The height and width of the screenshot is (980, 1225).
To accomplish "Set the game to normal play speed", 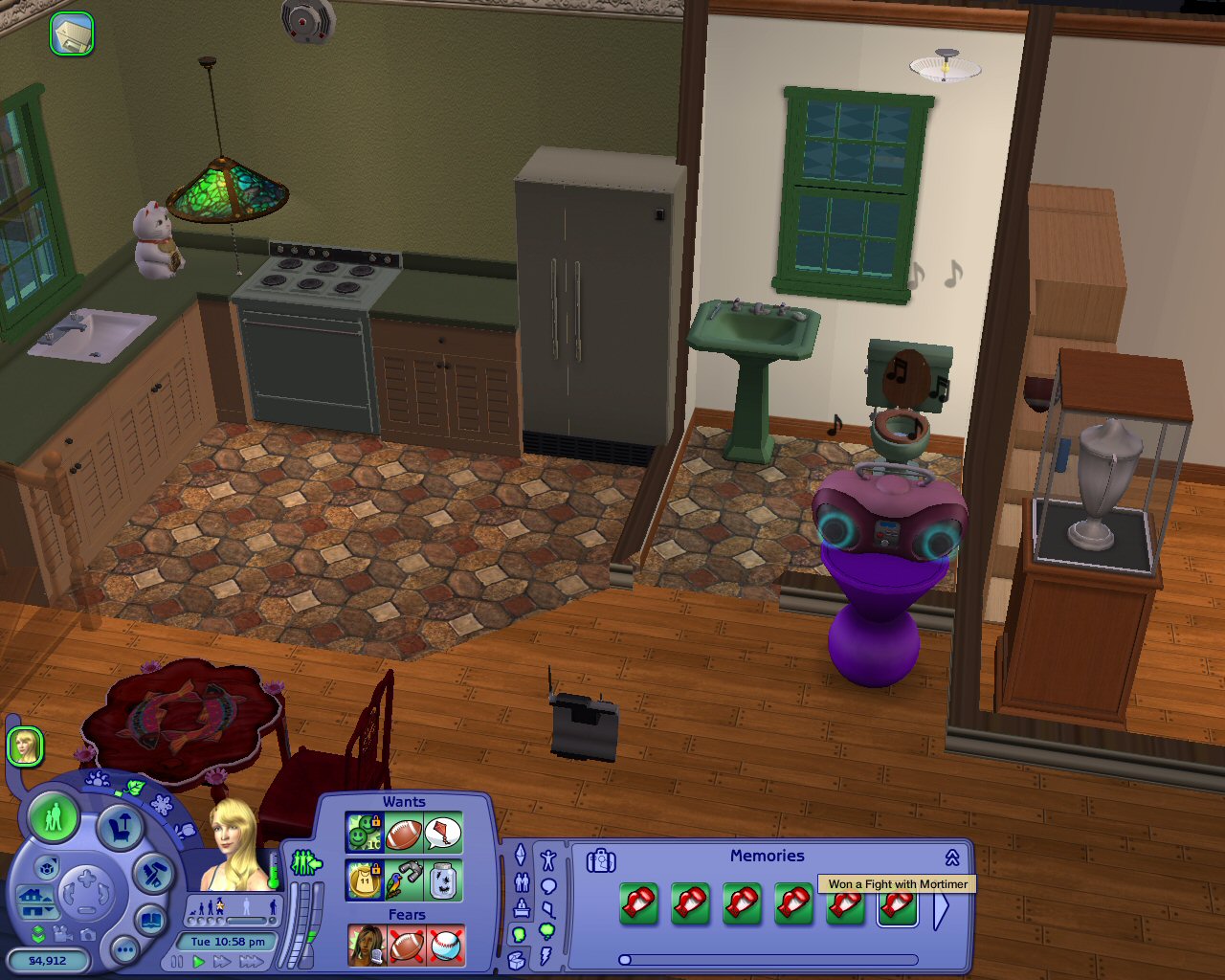I will 199,962.
